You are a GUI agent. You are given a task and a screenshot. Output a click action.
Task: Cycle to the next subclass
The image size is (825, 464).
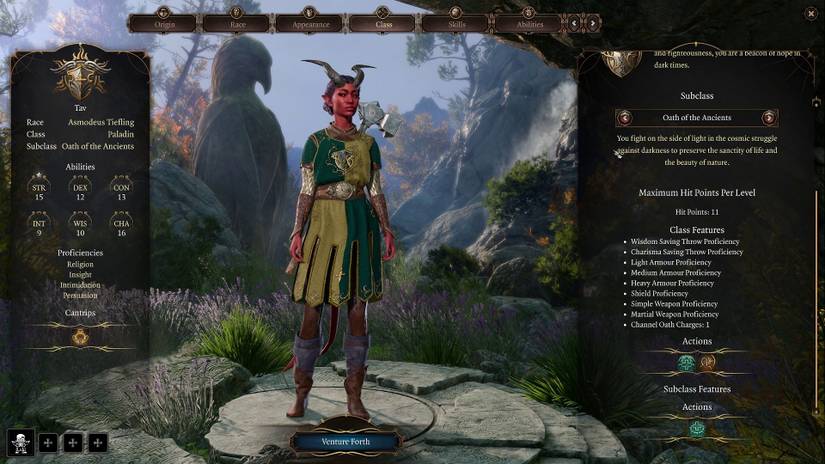[769, 118]
